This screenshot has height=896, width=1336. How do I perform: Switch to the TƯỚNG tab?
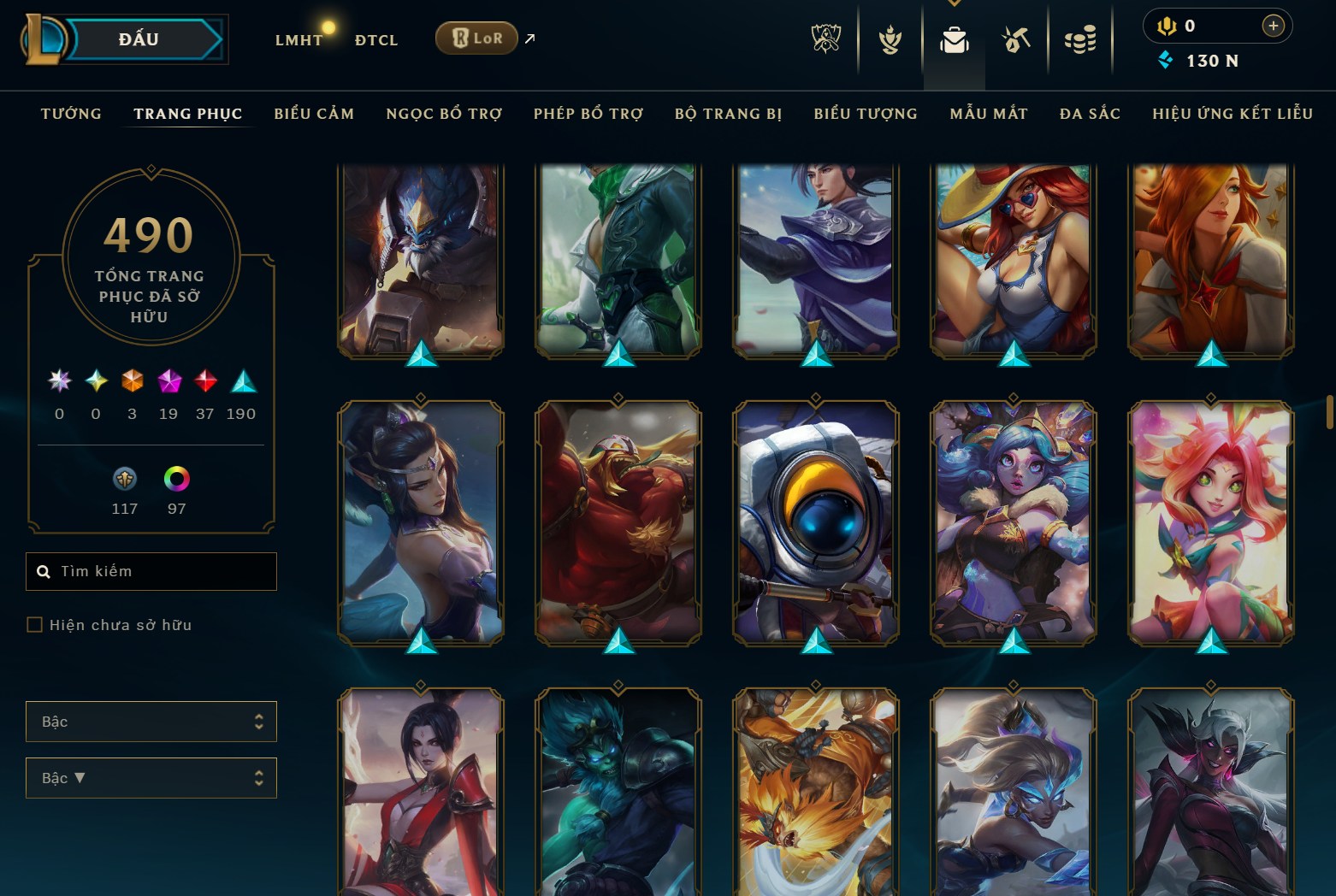[71, 113]
